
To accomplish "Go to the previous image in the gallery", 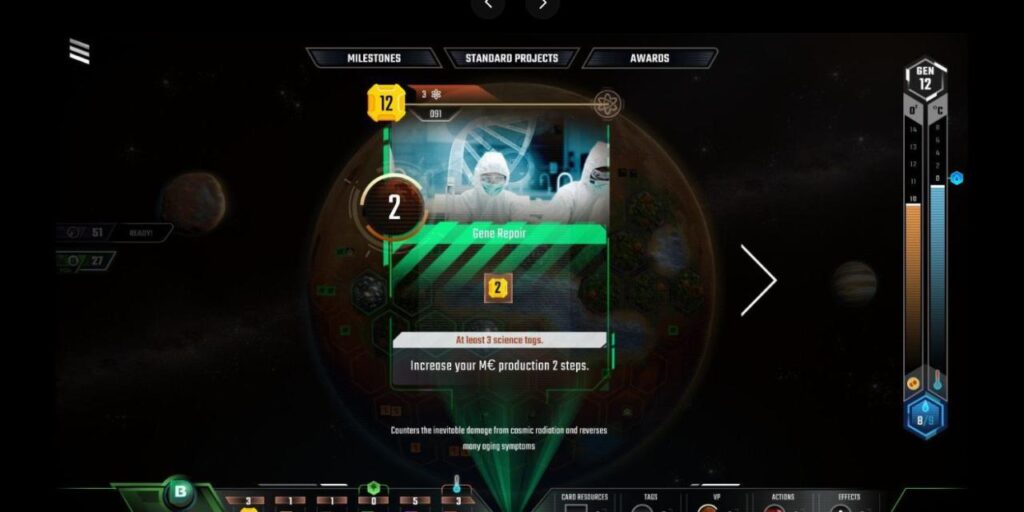I will coord(488,5).
